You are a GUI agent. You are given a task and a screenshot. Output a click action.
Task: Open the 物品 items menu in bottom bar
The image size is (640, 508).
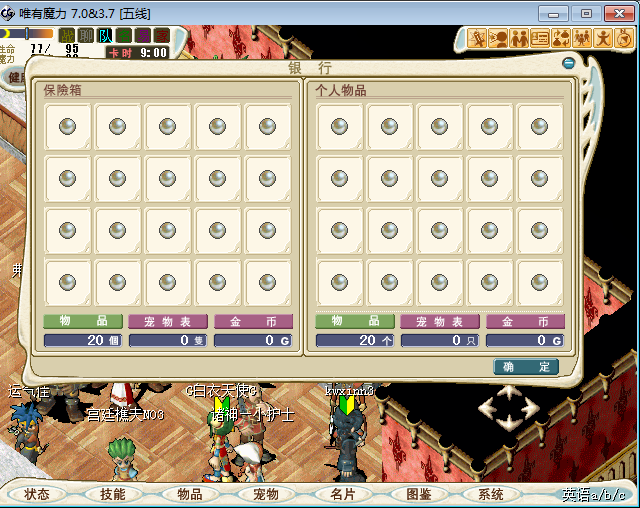tap(189, 494)
